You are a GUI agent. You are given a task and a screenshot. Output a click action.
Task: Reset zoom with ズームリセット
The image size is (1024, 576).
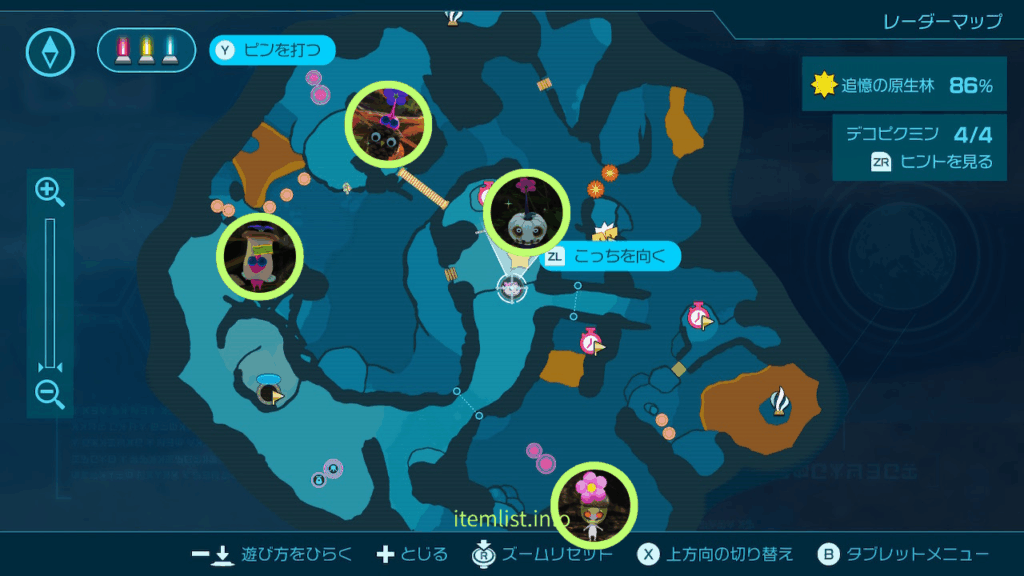[540, 555]
